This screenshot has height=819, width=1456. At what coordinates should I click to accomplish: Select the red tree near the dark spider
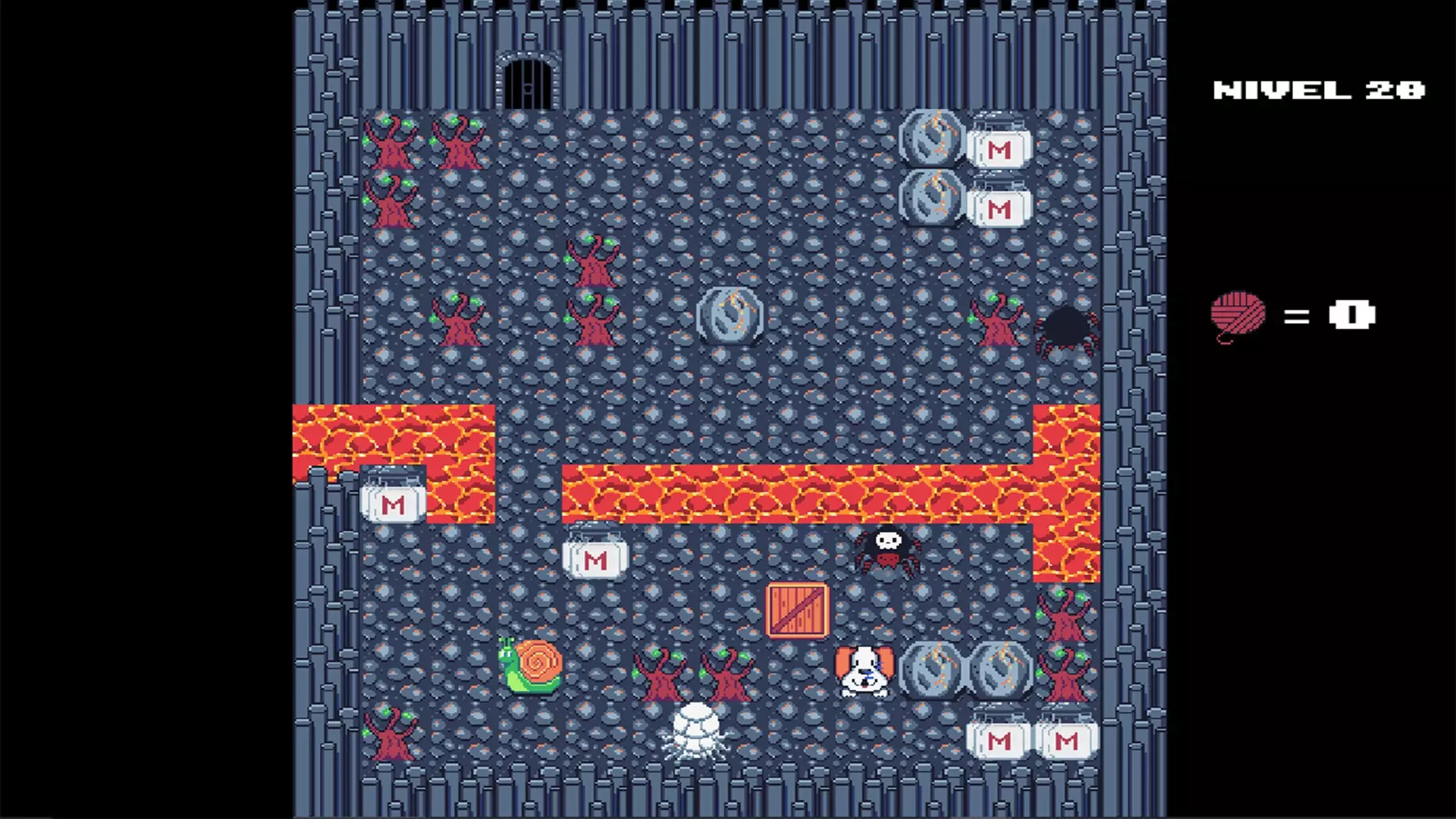pos(997,322)
